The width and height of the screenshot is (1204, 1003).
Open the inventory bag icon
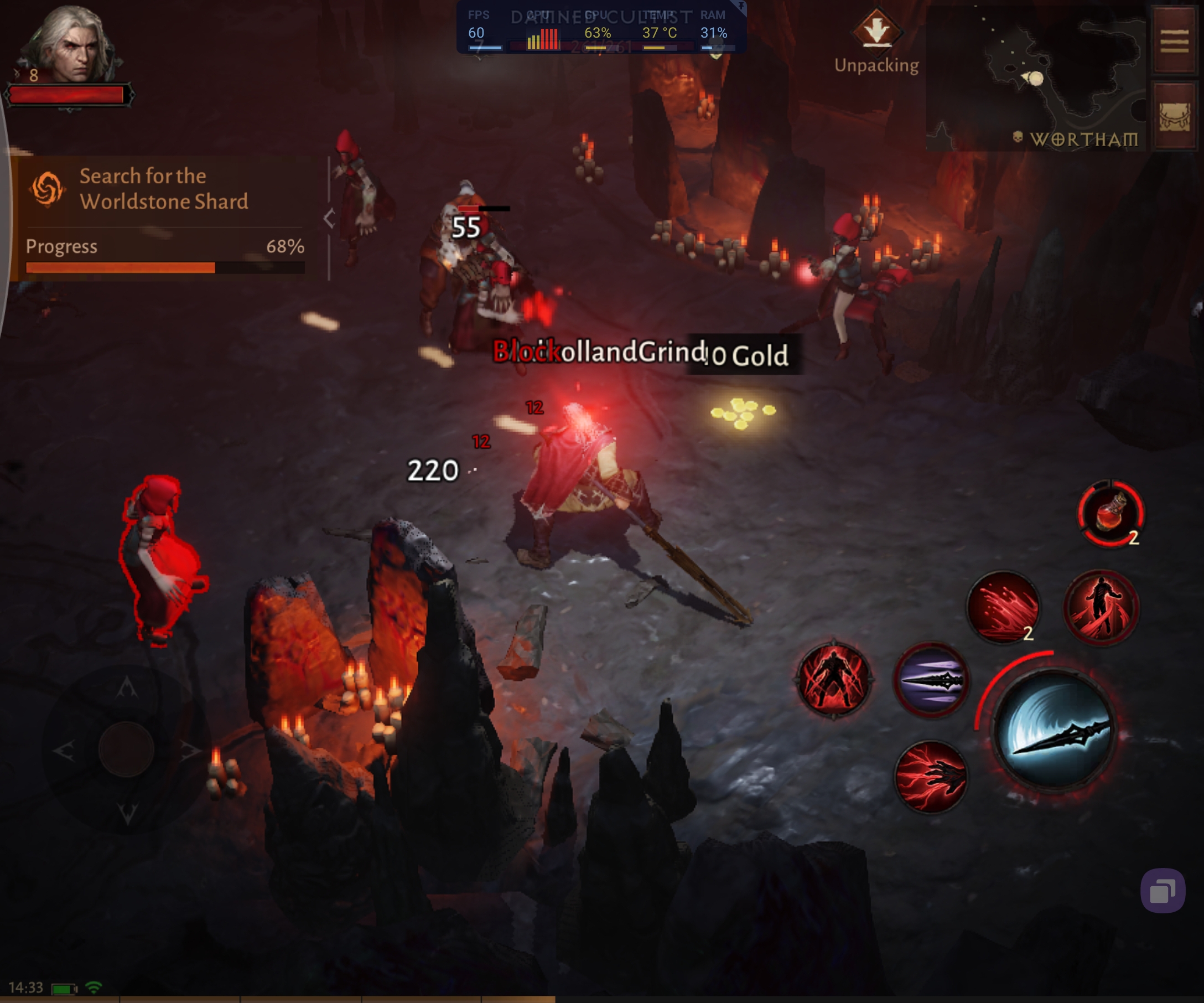tap(1174, 117)
